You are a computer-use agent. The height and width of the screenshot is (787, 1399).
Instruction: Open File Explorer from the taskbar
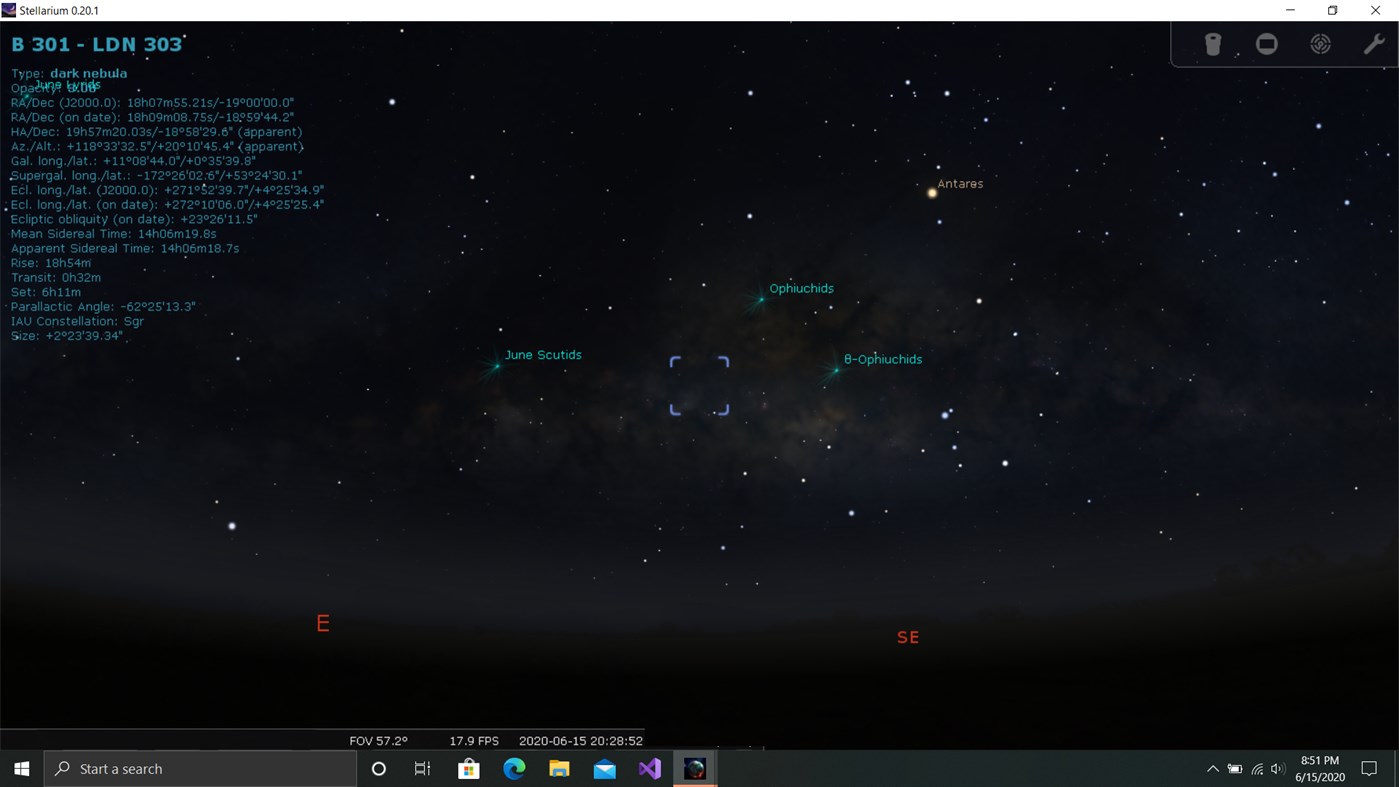coord(558,768)
